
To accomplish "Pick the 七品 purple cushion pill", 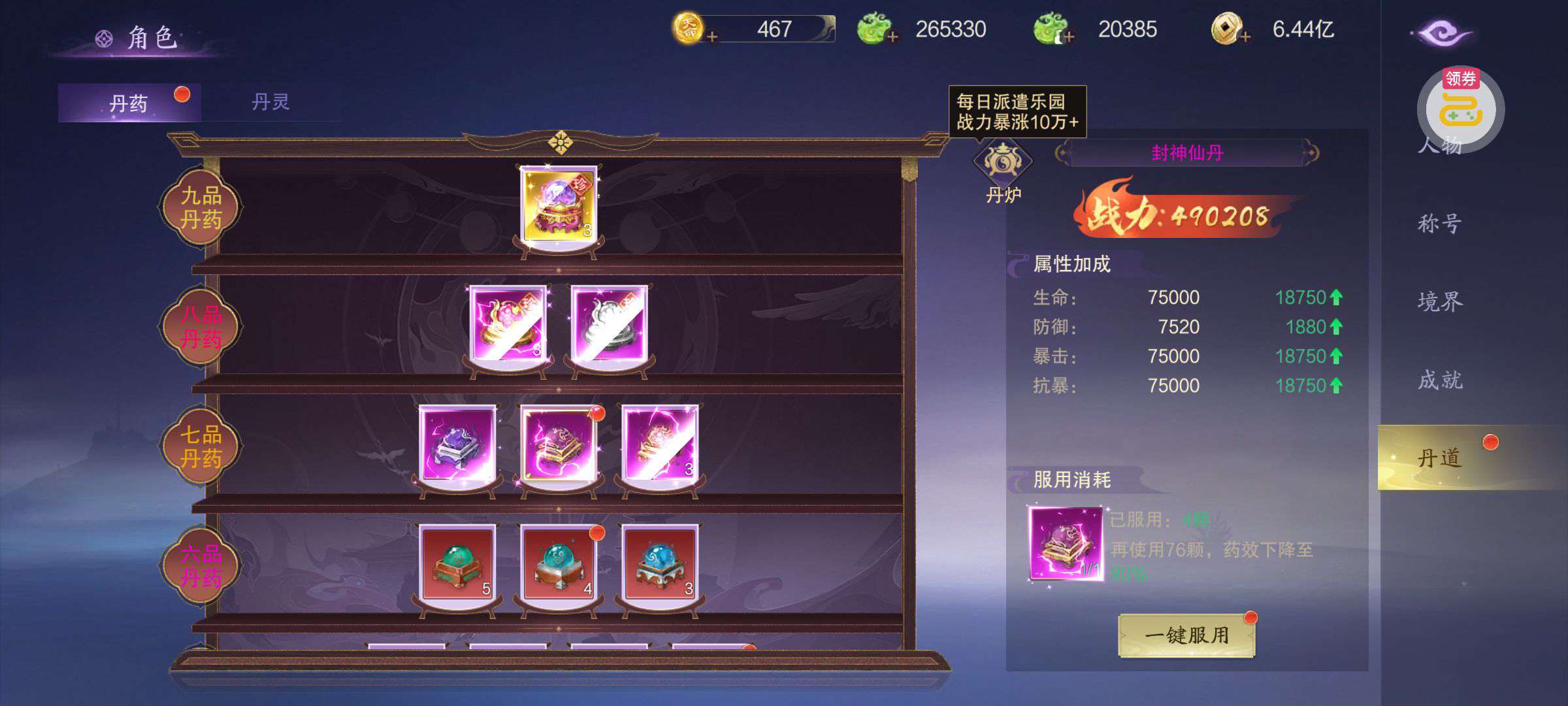I will point(457,443).
